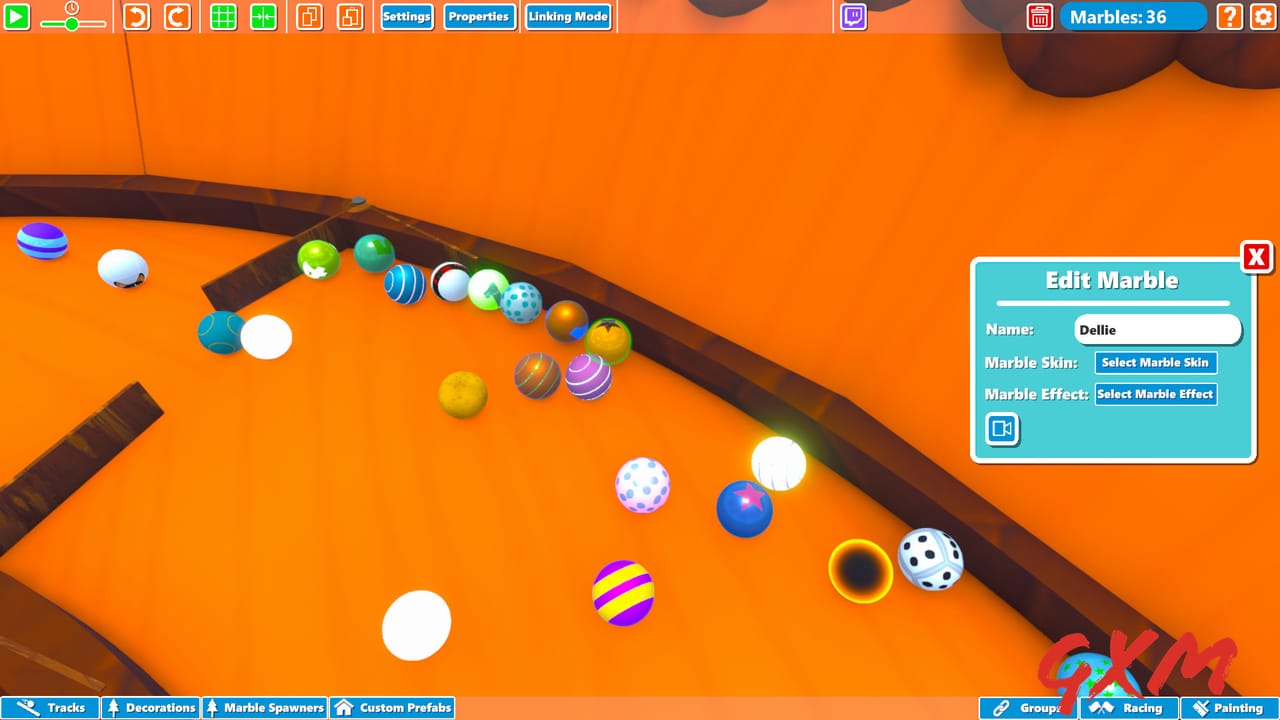The image size is (1280, 720).
Task: Select the duplicate object icon on the toolbar
Action: (x=309, y=16)
